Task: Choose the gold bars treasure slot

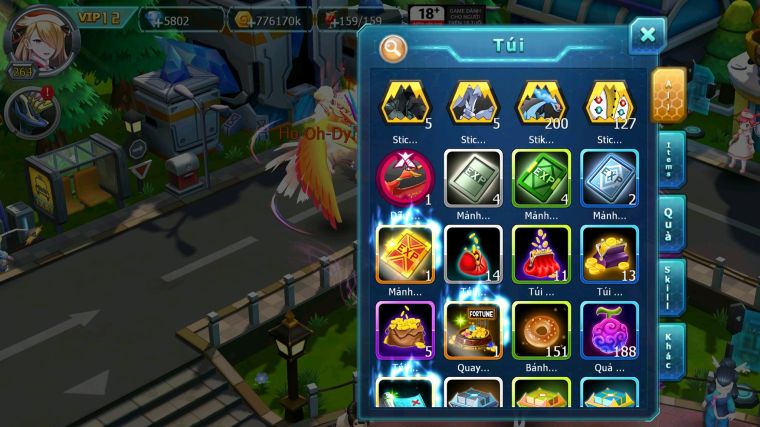Action: 609,253
